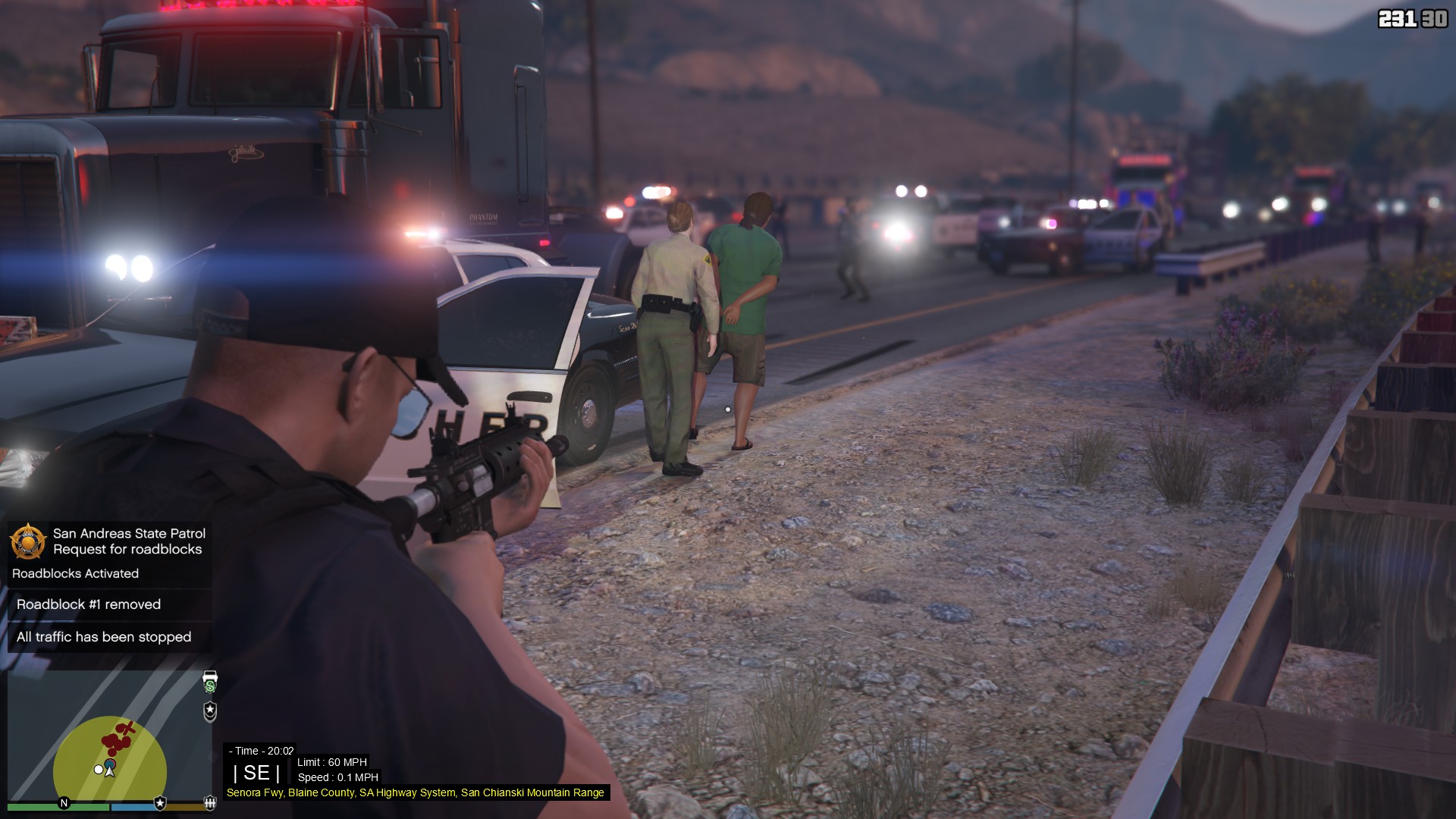
Task: Select the white dot blip on minimap
Action: pyautogui.click(x=99, y=770)
